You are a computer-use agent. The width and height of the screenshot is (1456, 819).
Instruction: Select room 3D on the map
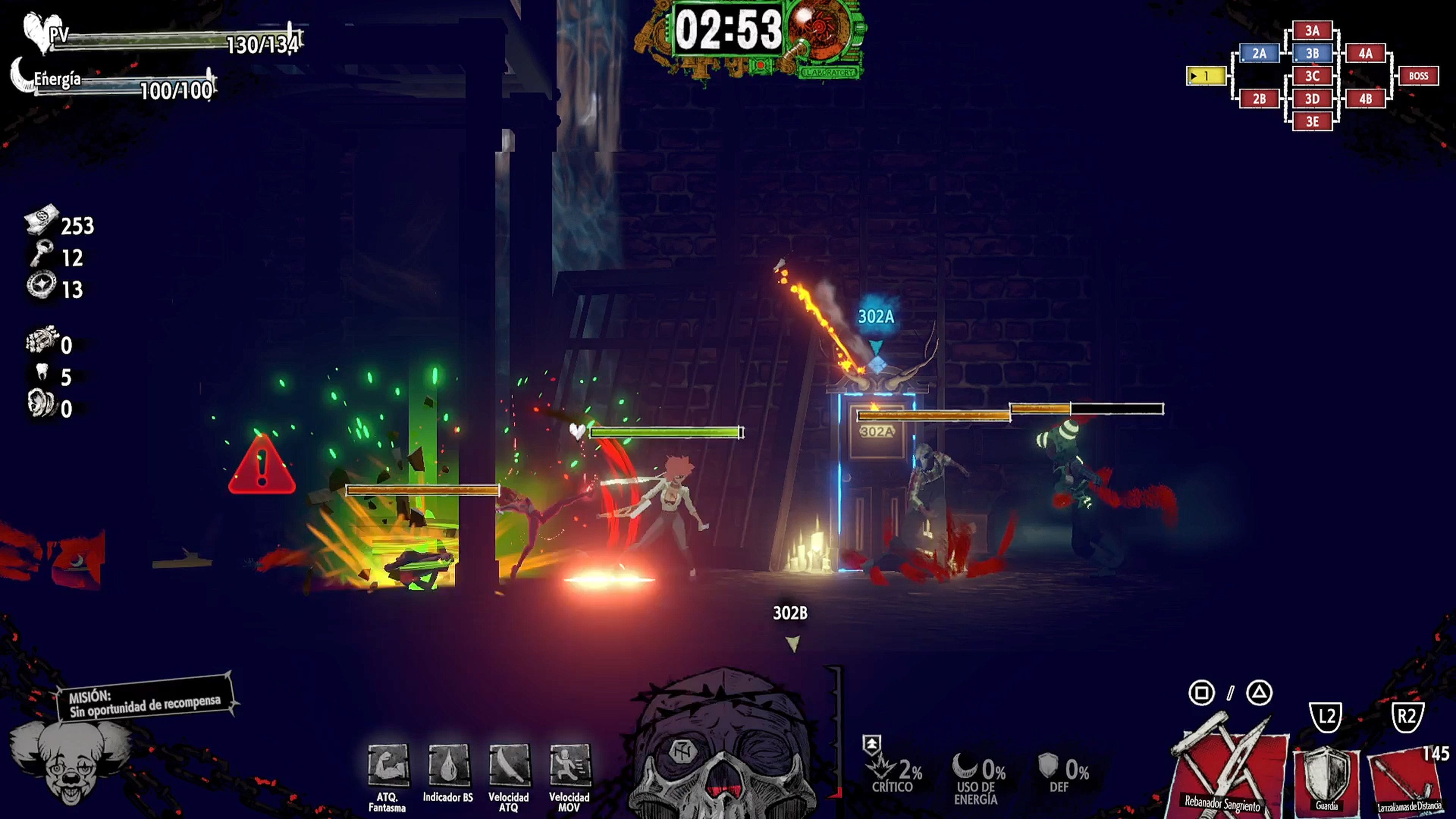pyautogui.click(x=1312, y=99)
